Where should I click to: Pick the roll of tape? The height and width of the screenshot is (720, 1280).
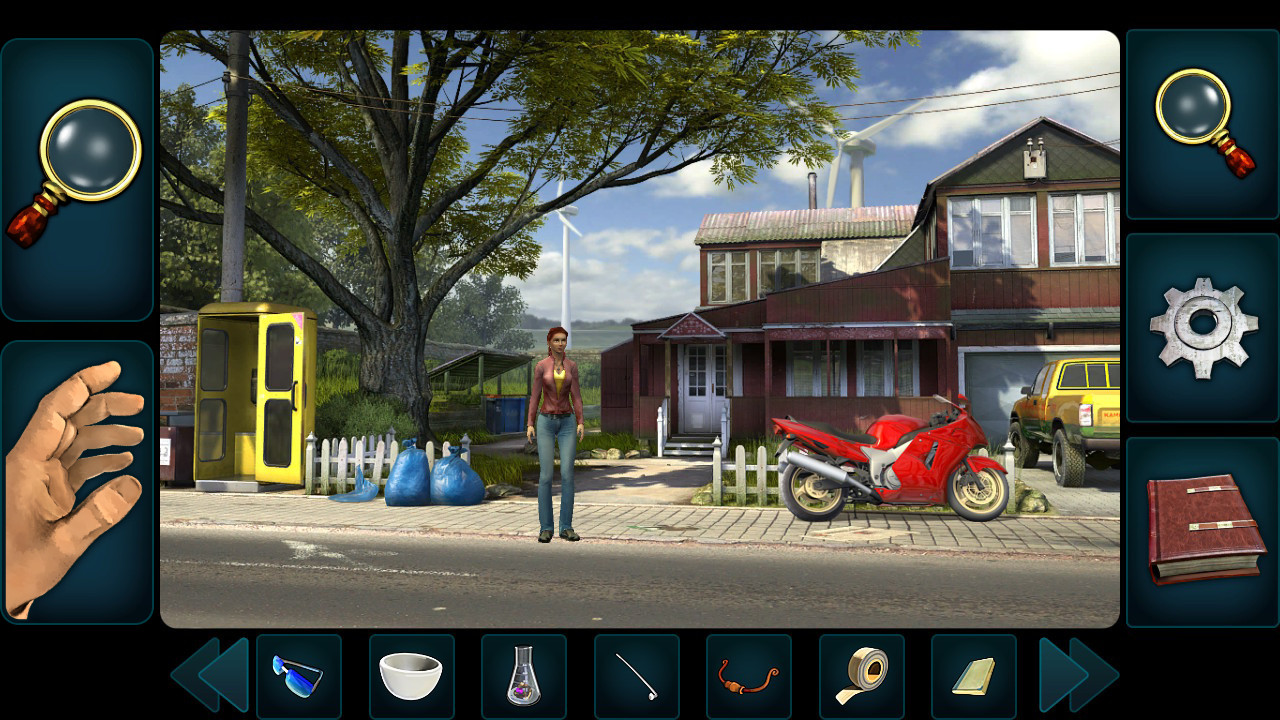pyautogui.click(x=861, y=676)
